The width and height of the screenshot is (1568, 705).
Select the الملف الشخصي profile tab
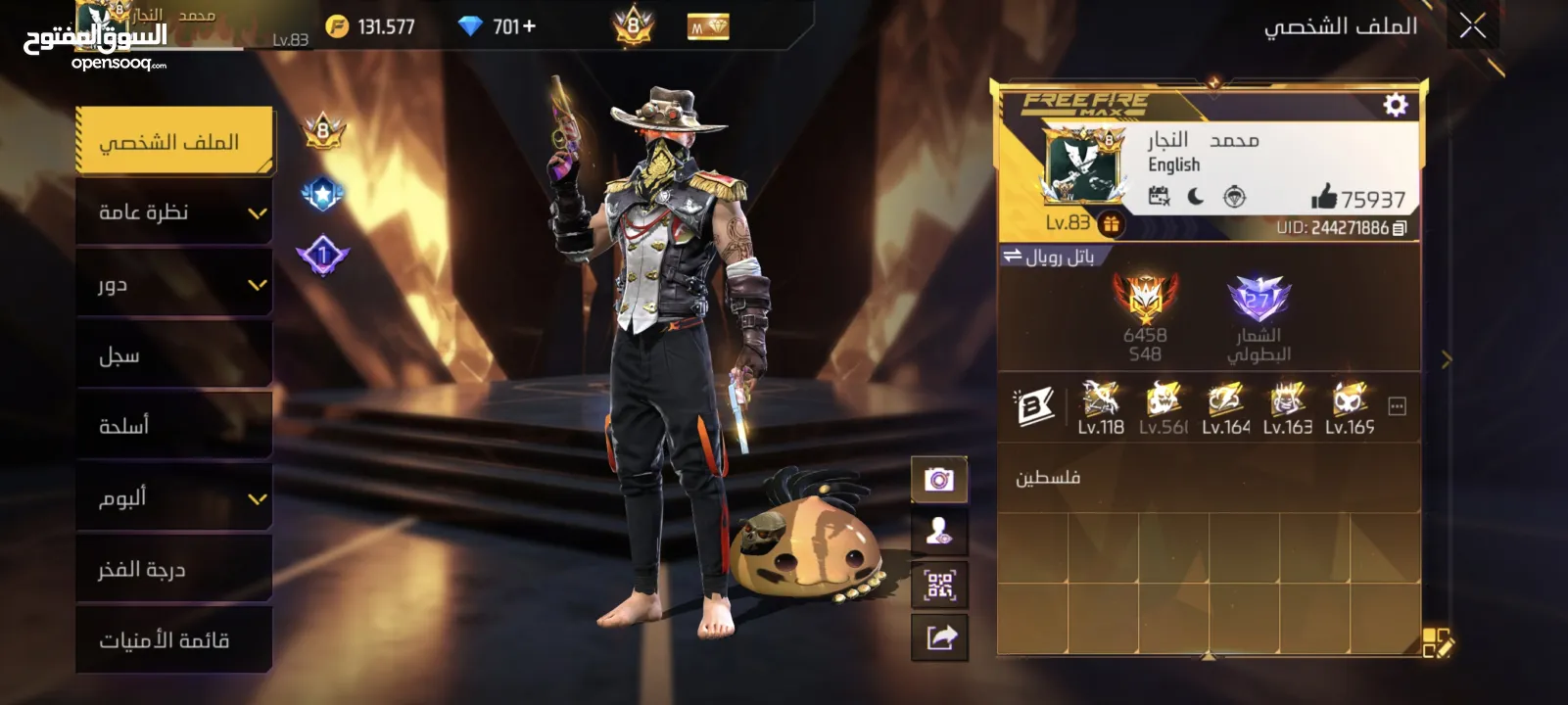pyautogui.click(x=174, y=142)
